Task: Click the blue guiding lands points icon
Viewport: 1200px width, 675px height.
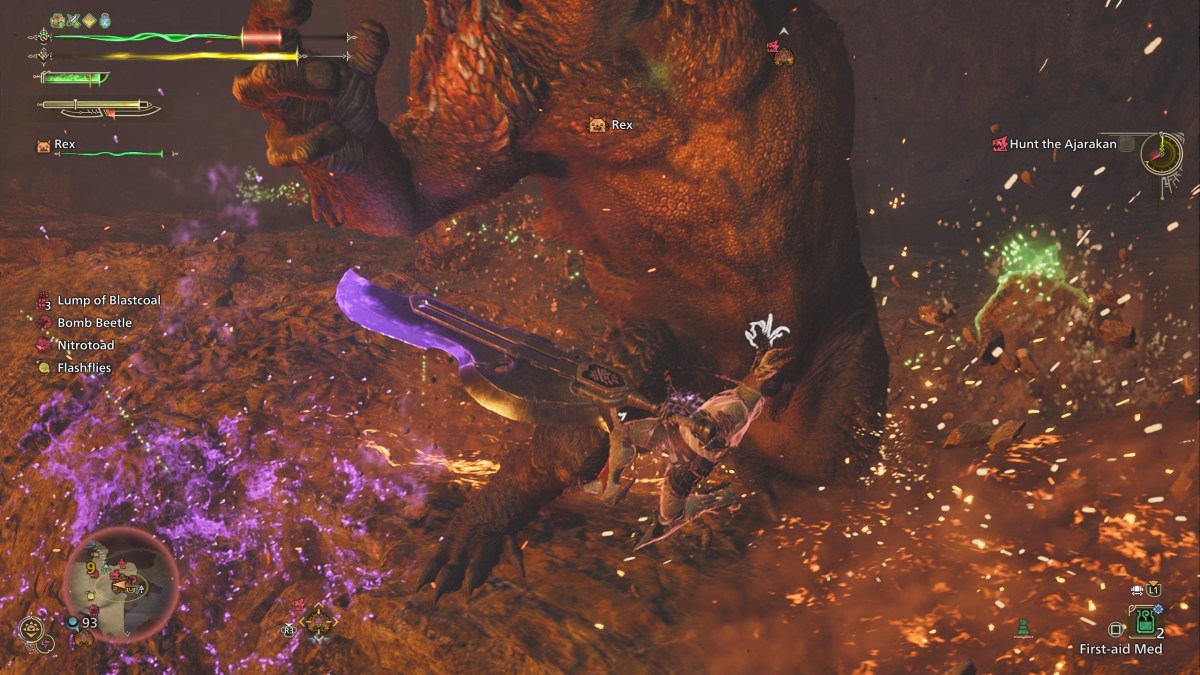Action: (74, 622)
